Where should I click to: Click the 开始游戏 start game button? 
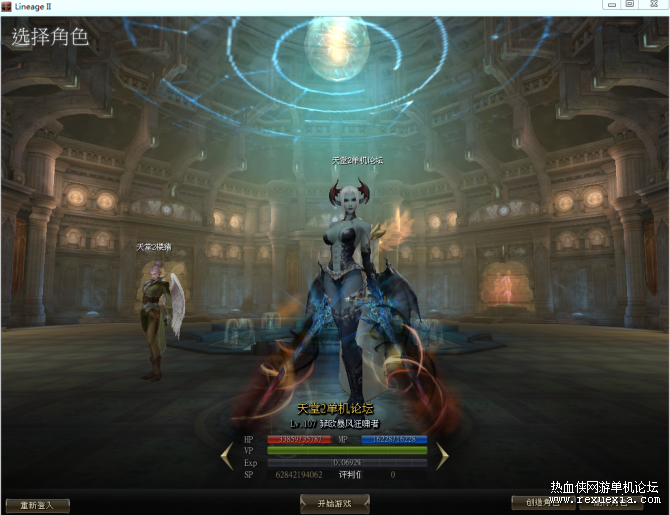click(334, 504)
